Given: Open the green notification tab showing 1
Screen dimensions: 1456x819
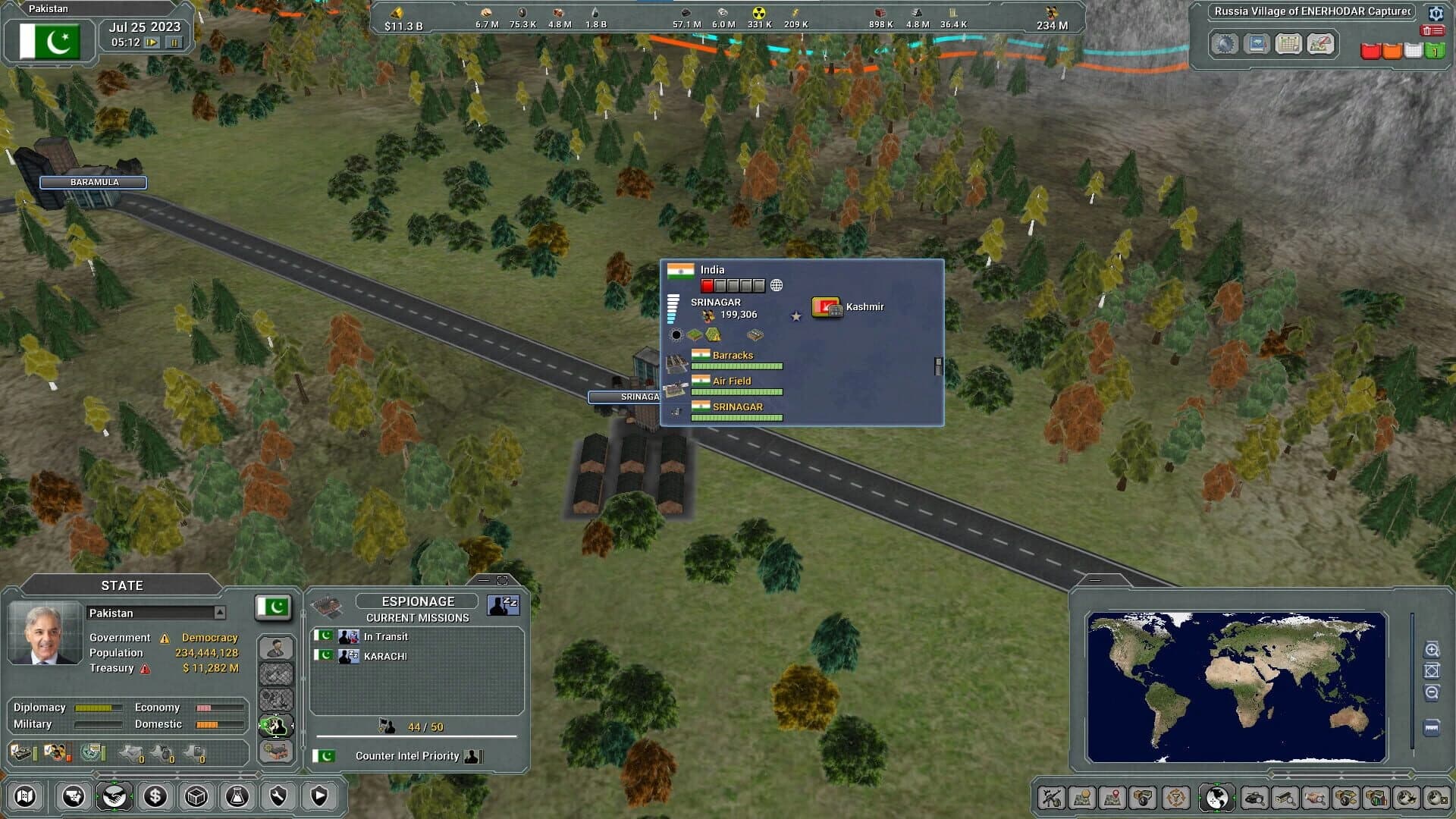Looking at the screenshot, I should (x=1436, y=52).
